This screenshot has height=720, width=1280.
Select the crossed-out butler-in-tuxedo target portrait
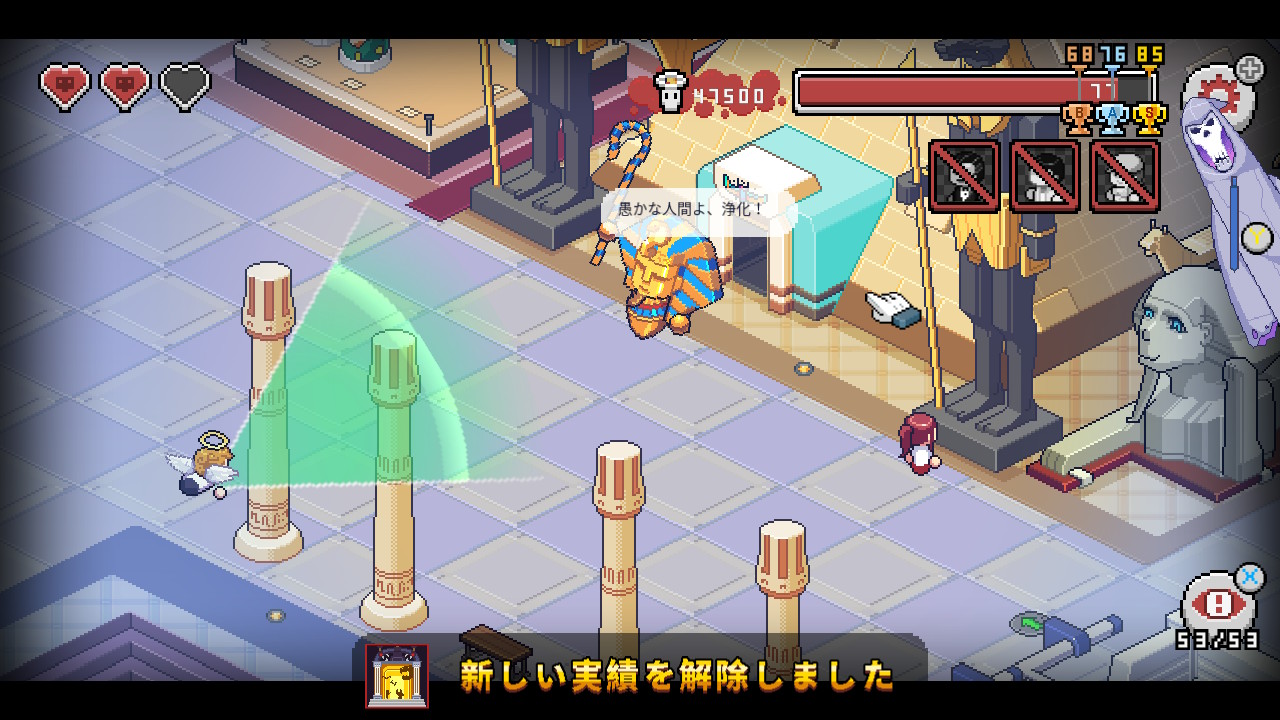[x=964, y=176]
